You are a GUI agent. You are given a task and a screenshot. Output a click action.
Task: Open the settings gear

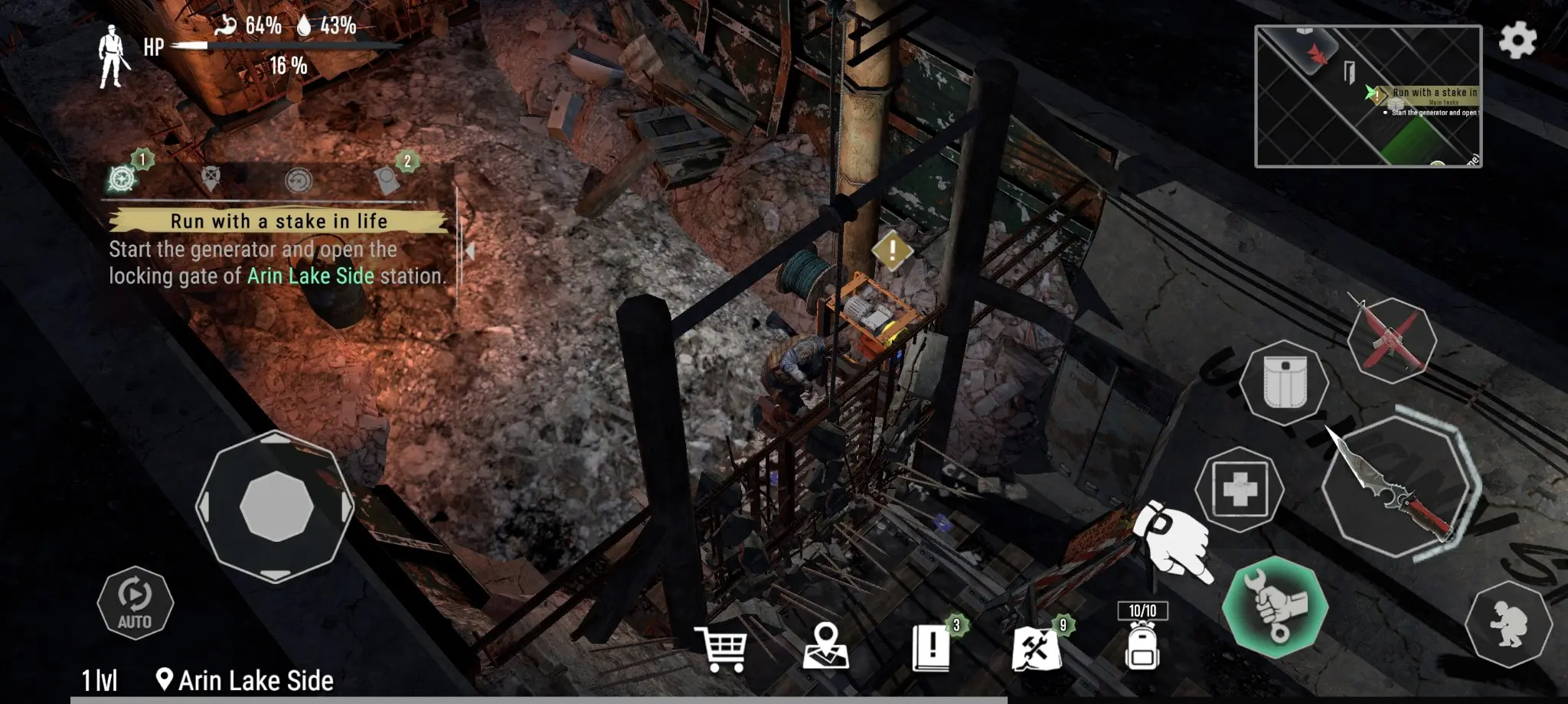tap(1517, 40)
